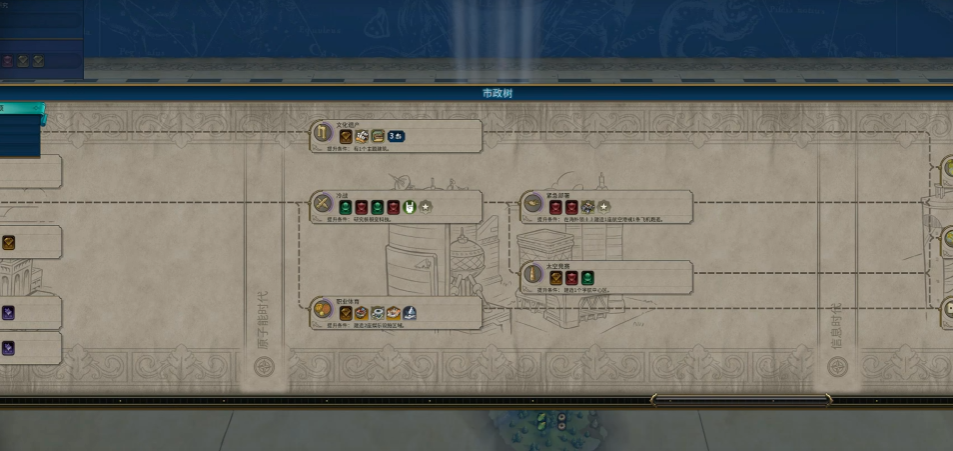Click the white rocket icon in 冷战
This screenshot has width=953, height=451.
409,206
